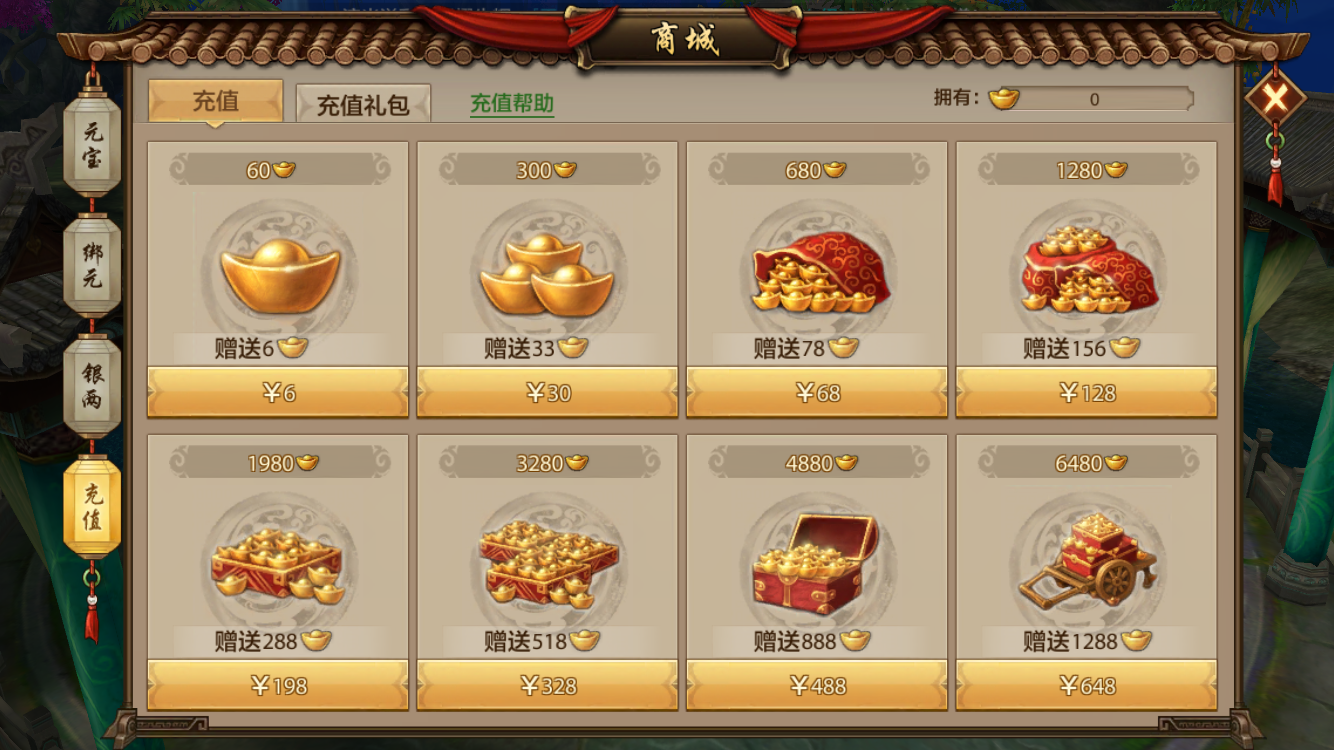
Task: Tap the ¥488 purchase button
Action: [x=816, y=685]
